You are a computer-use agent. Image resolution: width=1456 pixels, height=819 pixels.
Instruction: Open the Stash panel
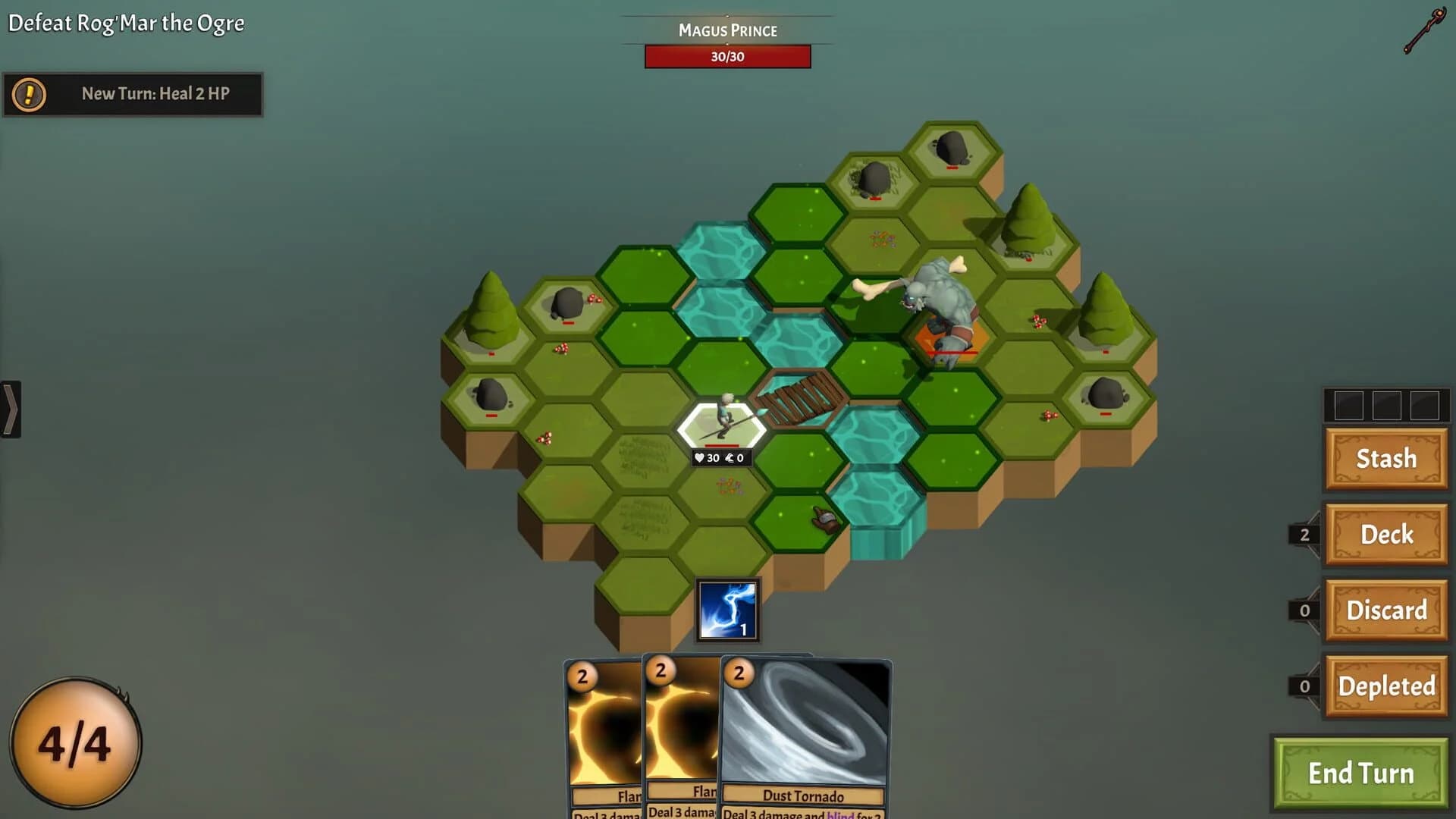point(1385,459)
